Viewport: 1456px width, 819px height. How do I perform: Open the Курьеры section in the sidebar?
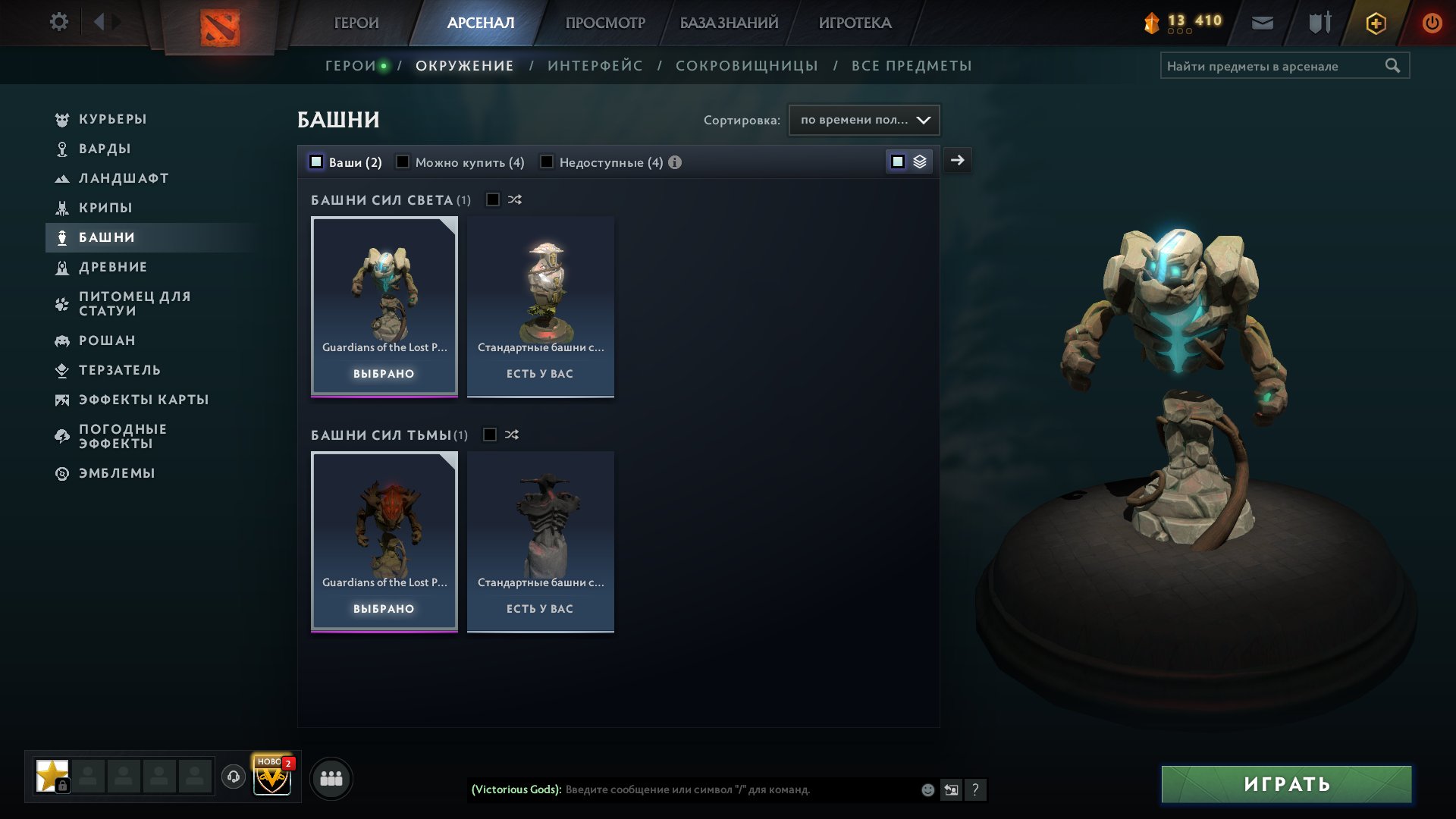[111, 119]
